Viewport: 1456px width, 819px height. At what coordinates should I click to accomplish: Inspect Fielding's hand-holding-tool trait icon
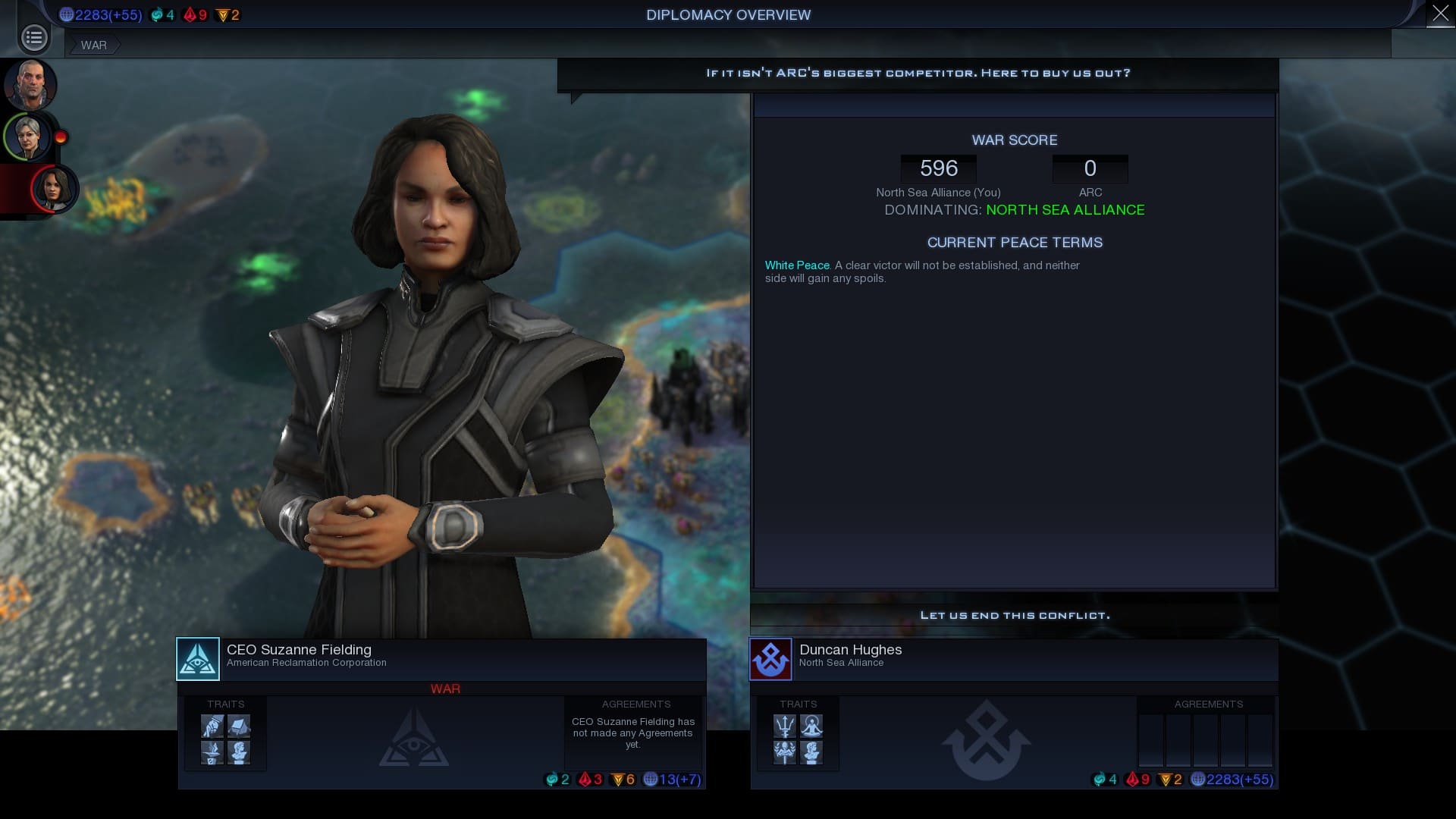point(212,726)
